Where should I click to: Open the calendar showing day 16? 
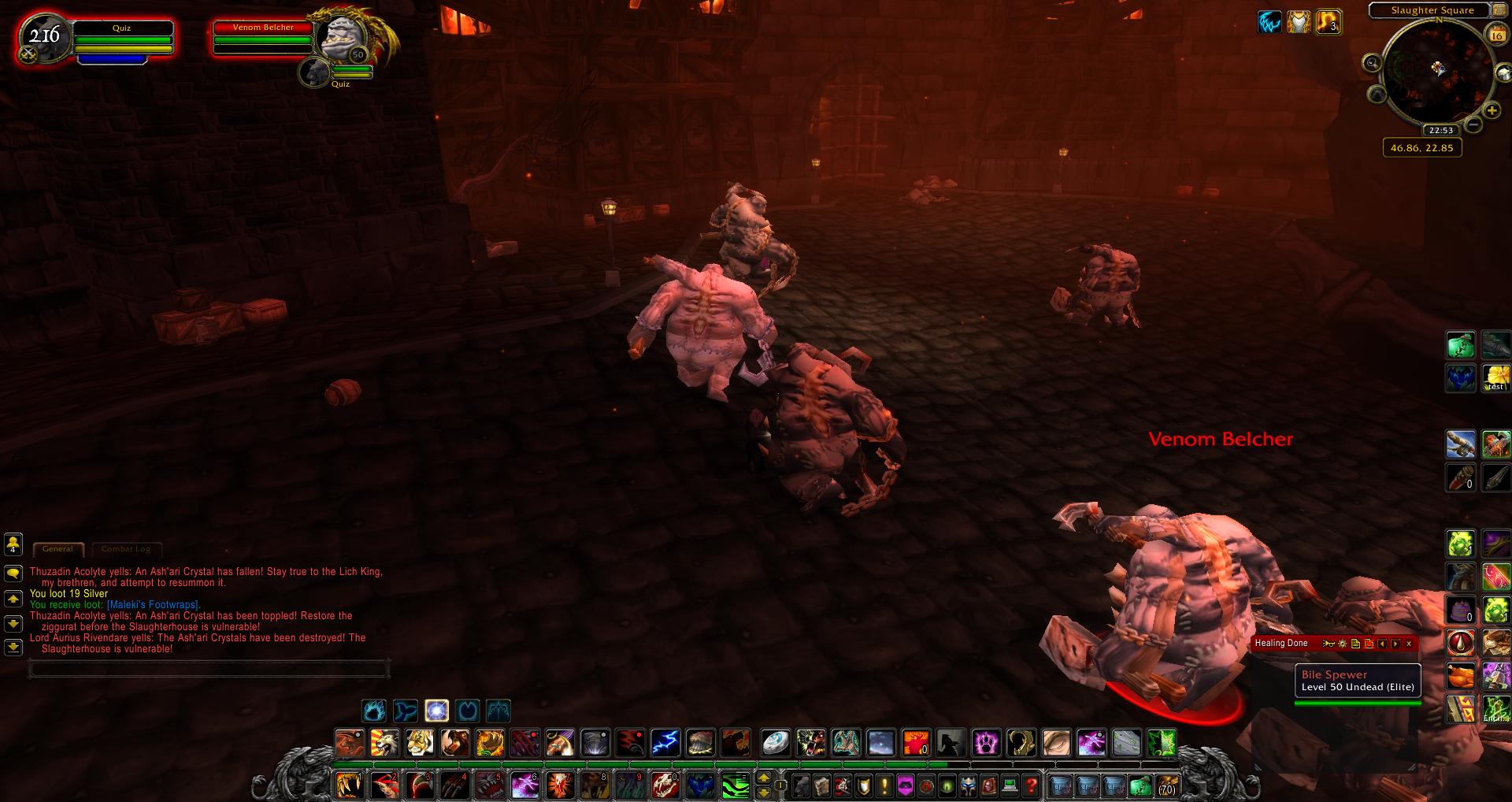[1496, 35]
